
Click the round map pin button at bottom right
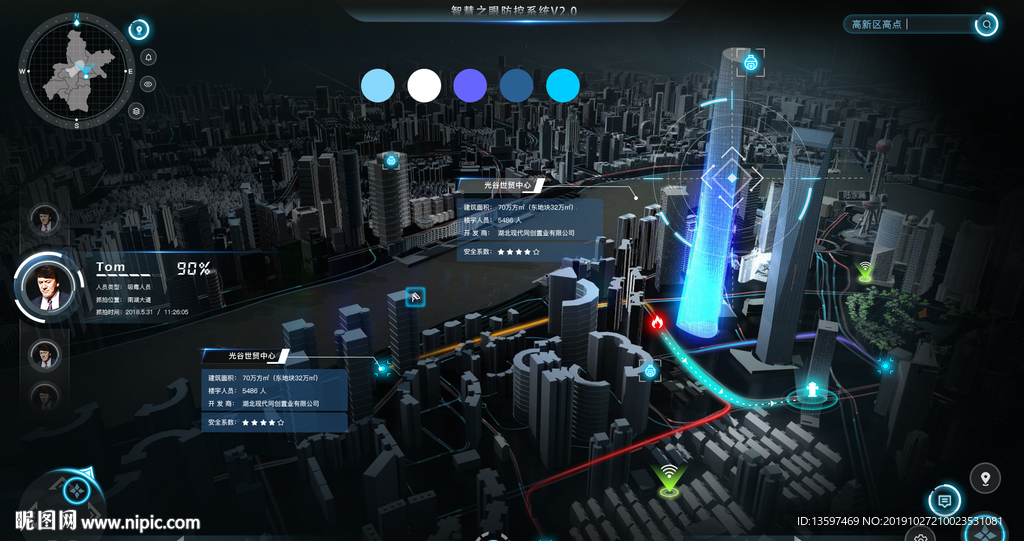click(x=985, y=479)
